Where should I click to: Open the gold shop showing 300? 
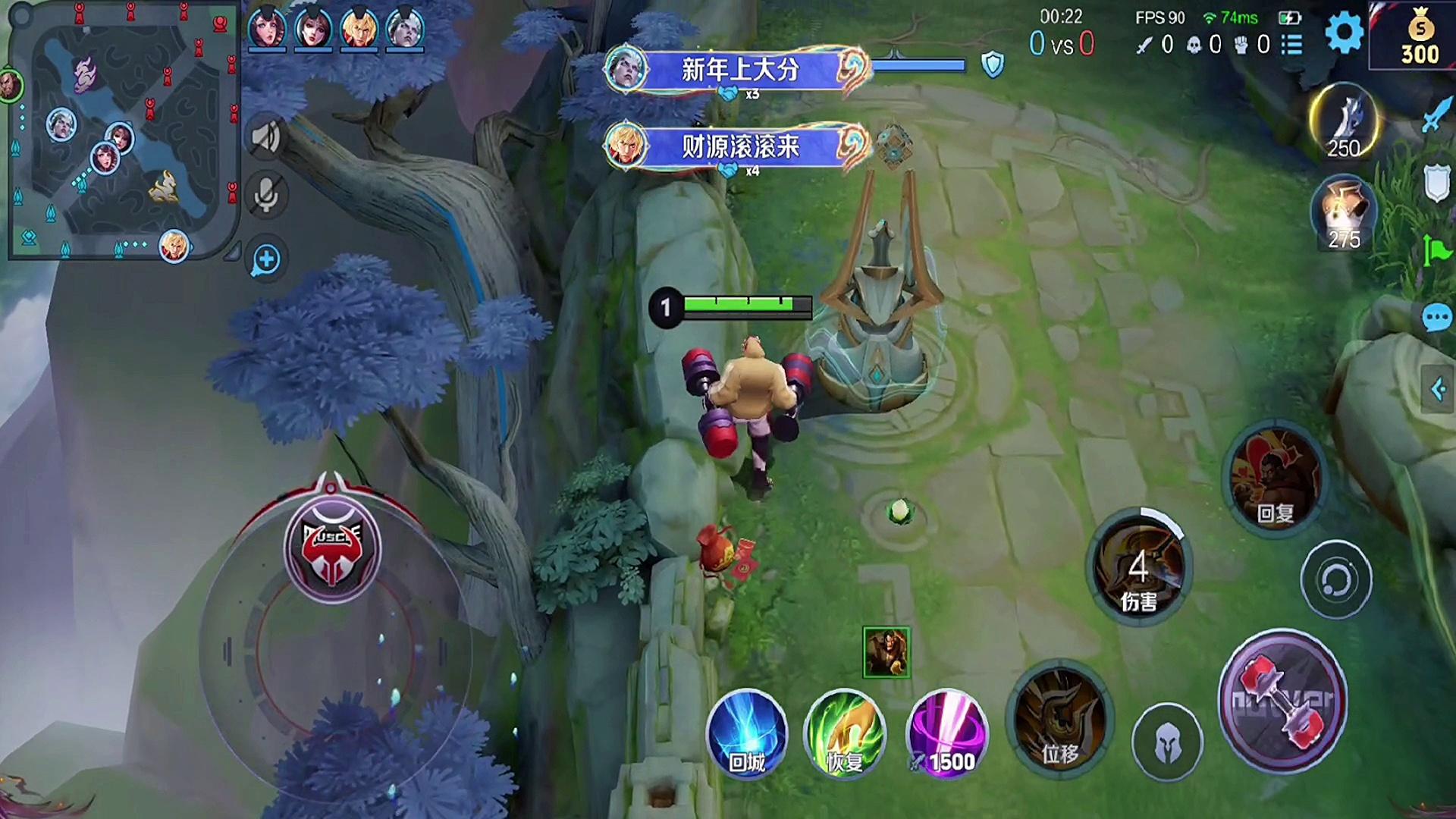tap(1419, 36)
